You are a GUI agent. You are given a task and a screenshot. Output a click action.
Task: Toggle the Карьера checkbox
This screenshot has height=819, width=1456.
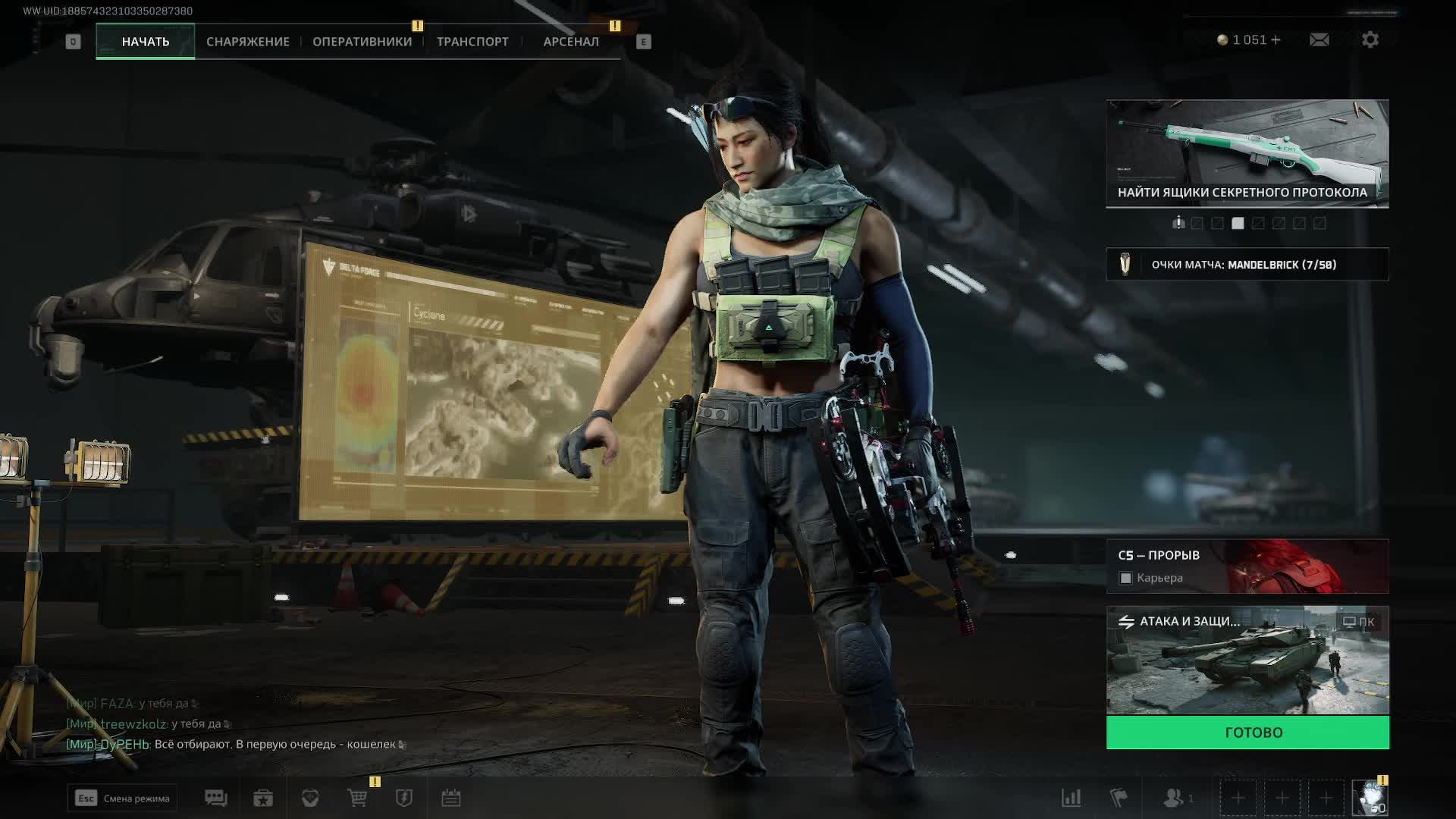click(1126, 579)
